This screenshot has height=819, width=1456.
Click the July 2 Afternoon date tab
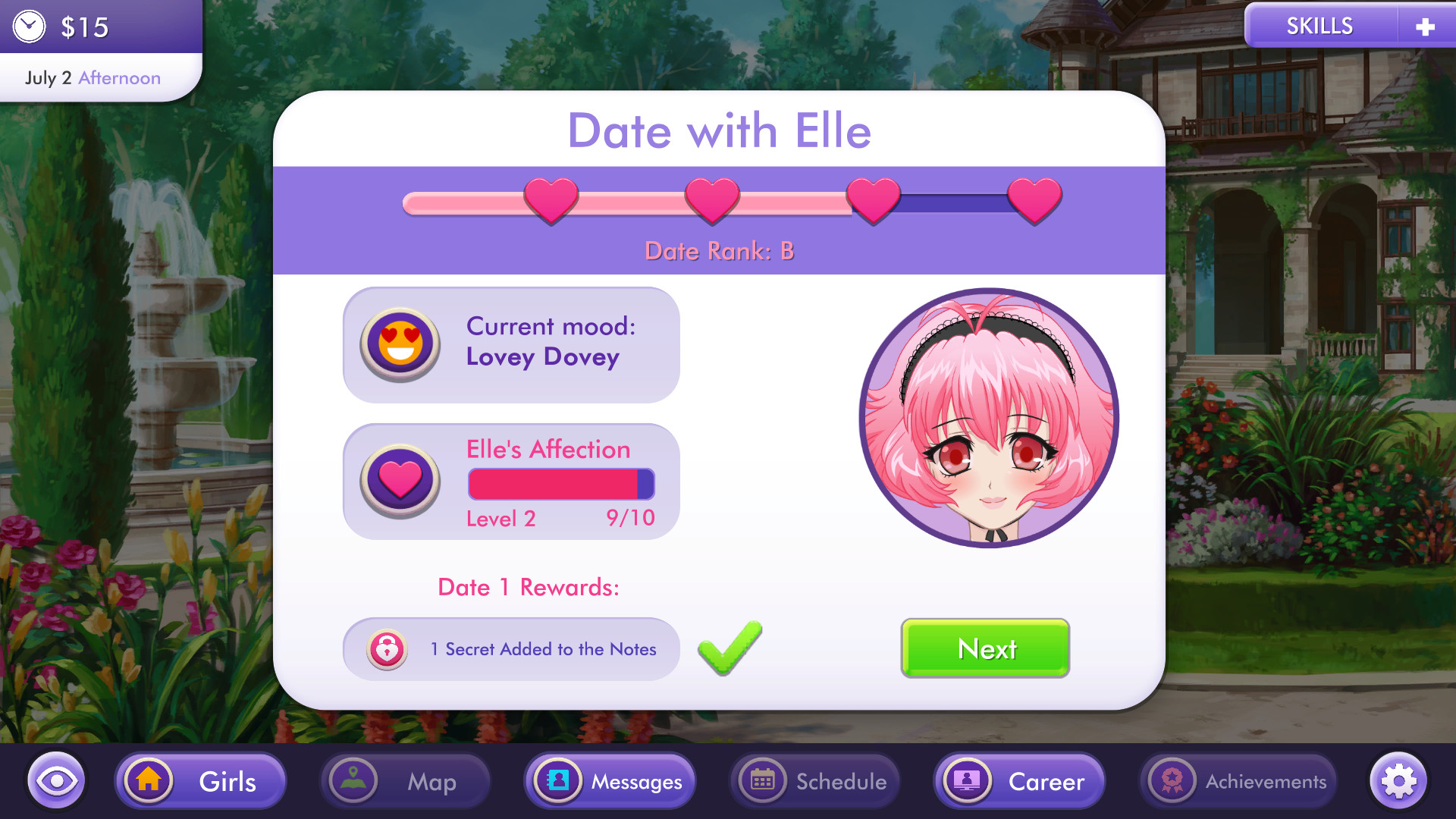tap(93, 77)
